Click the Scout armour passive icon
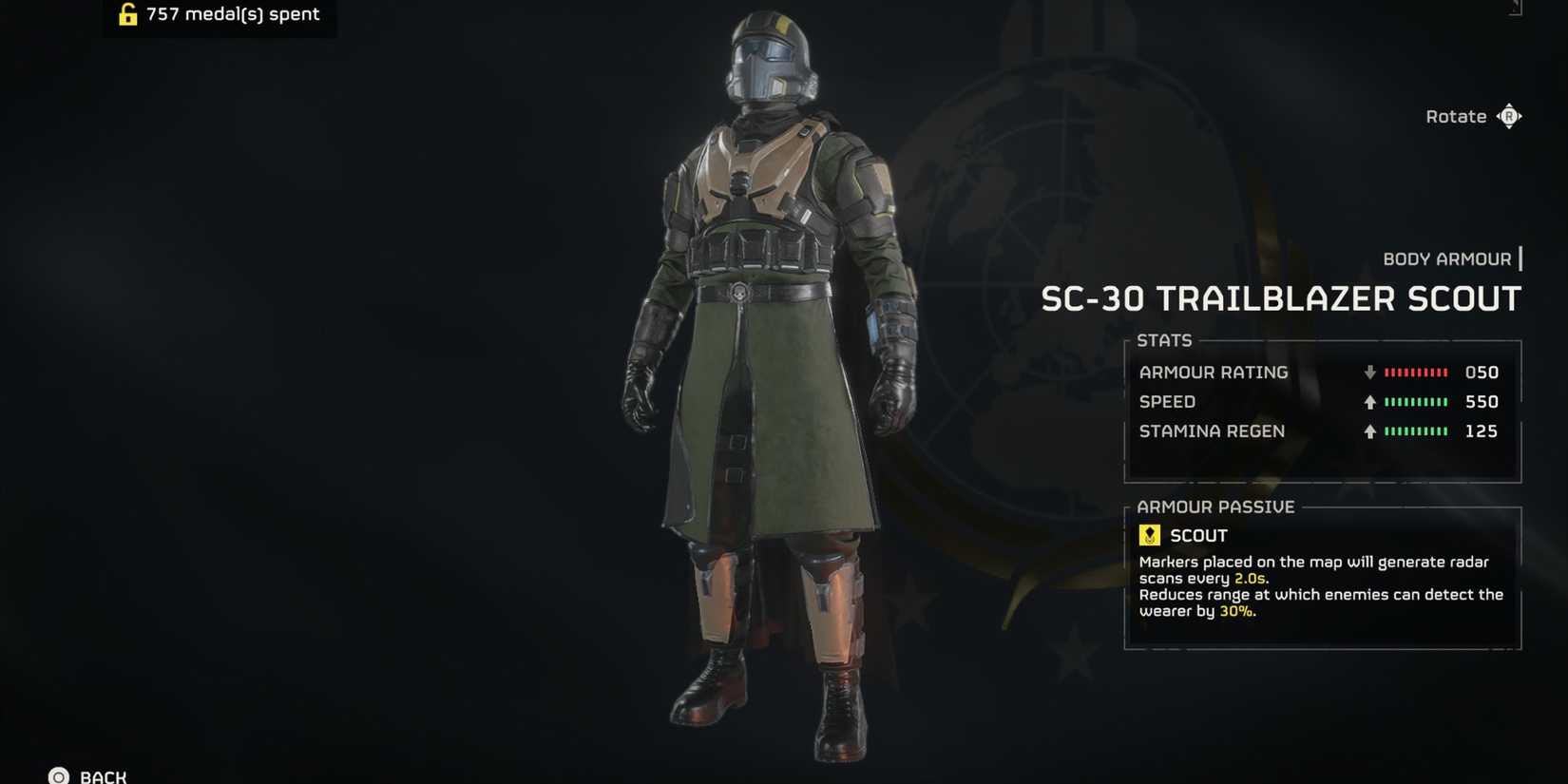 1150,534
